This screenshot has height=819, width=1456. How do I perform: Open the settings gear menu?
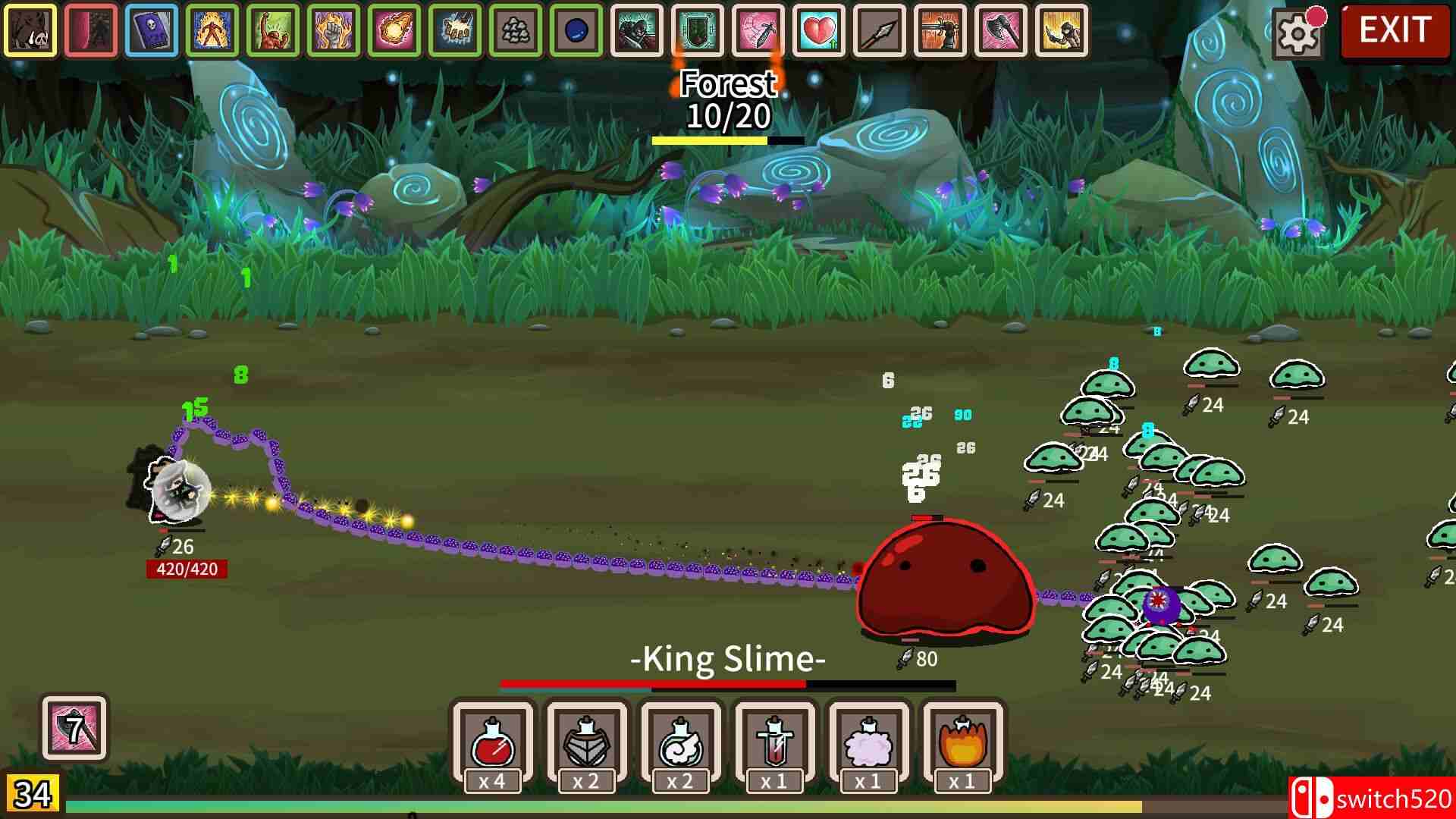[x=1298, y=32]
